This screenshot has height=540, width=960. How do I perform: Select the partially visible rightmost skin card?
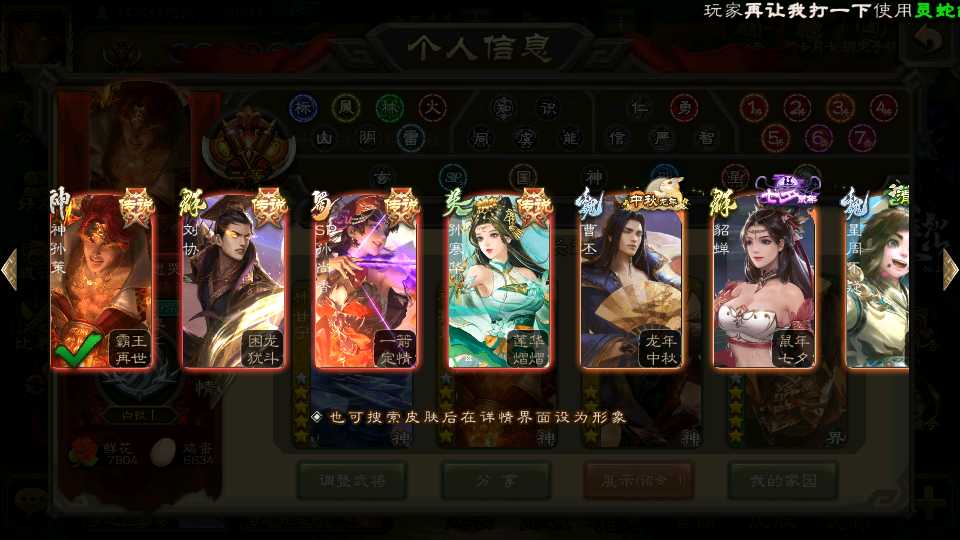tap(877, 282)
